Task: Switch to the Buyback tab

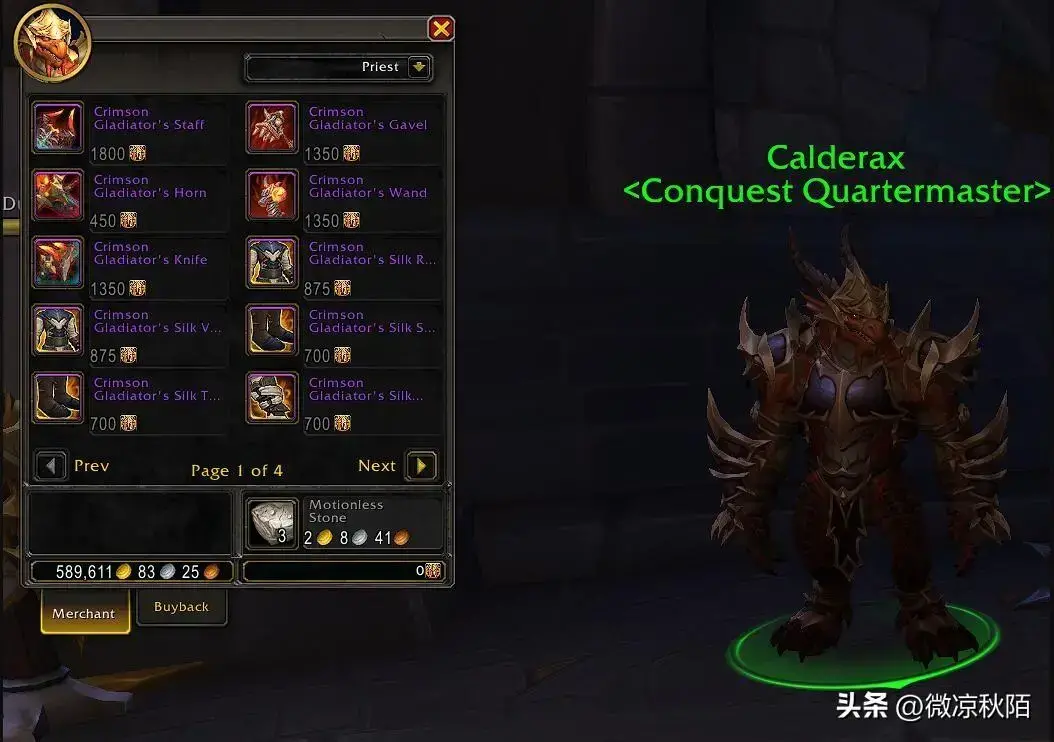Action: (181, 607)
